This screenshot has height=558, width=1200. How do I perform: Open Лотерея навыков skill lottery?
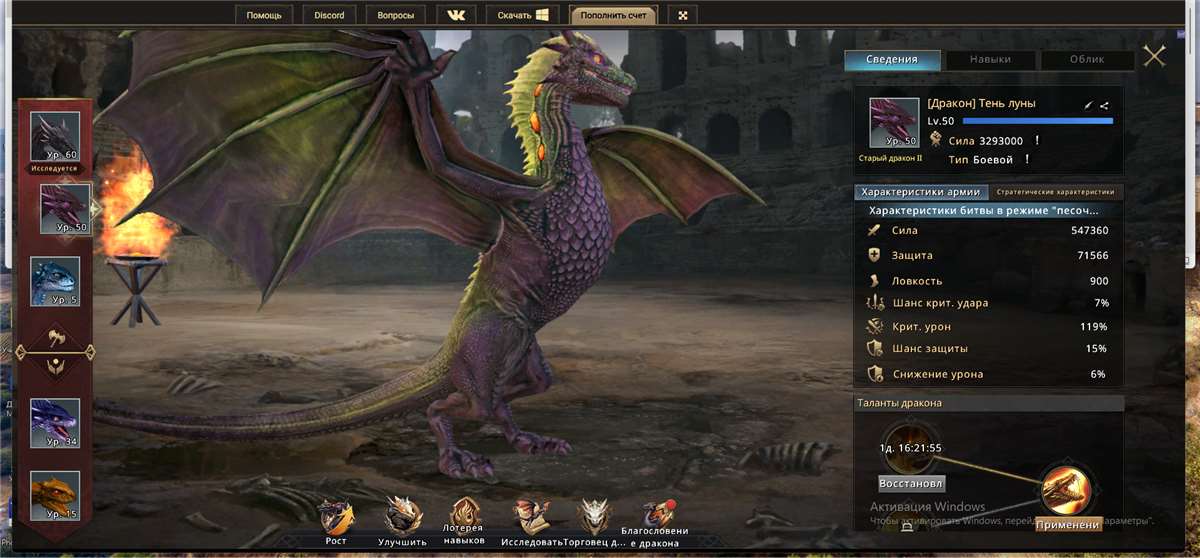pyautogui.click(x=464, y=516)
